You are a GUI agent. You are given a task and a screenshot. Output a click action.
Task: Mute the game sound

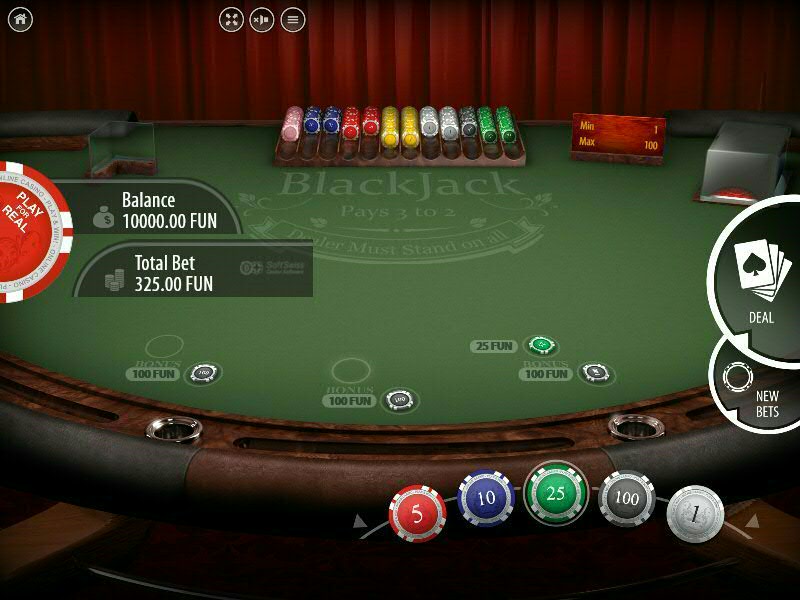point(261,19)
